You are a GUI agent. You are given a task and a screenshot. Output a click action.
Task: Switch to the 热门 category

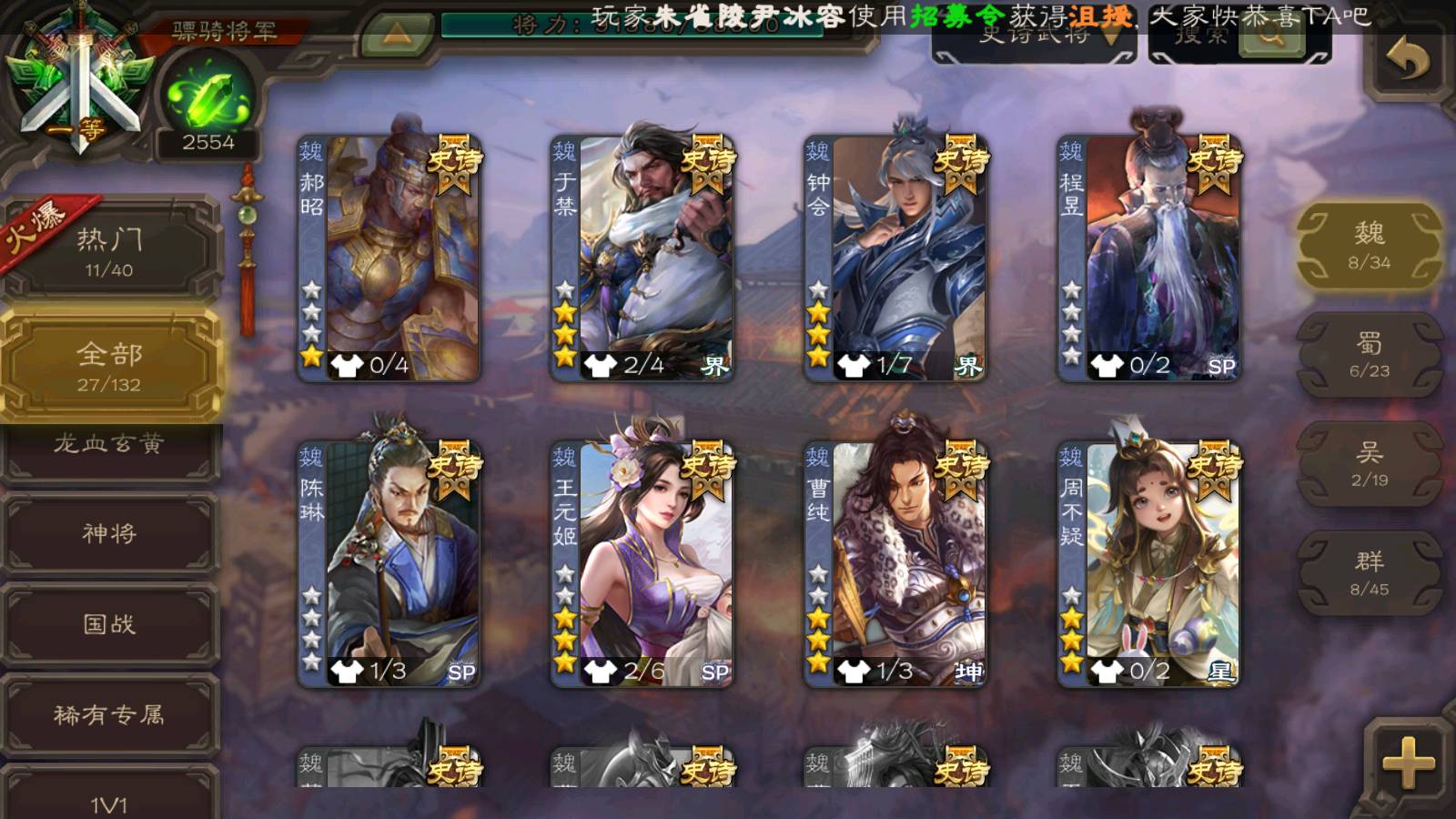(109, 251)
